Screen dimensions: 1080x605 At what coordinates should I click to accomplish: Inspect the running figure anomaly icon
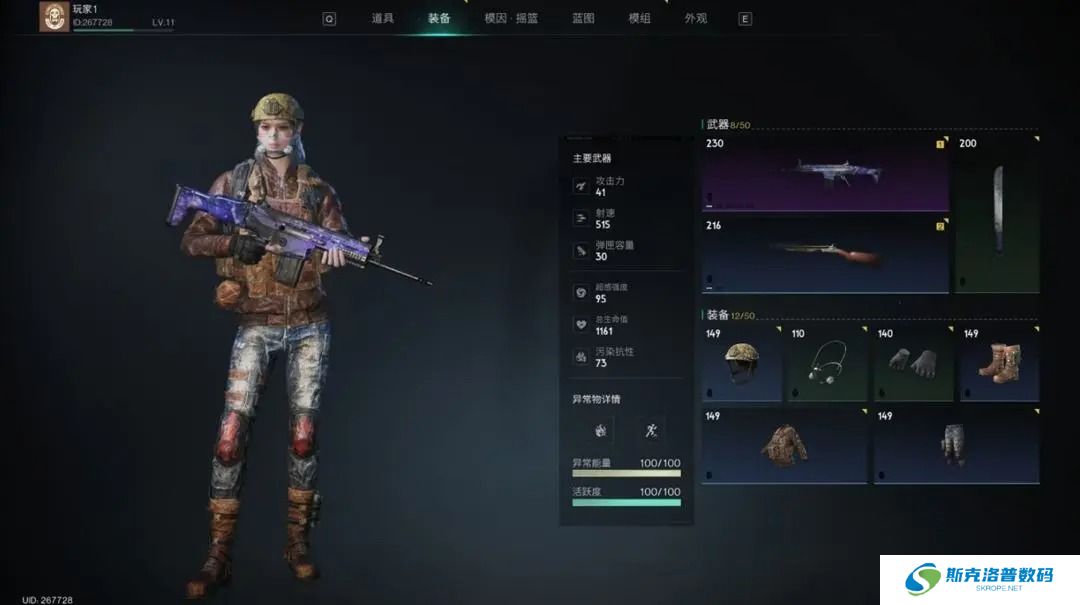tap(652, 431)
